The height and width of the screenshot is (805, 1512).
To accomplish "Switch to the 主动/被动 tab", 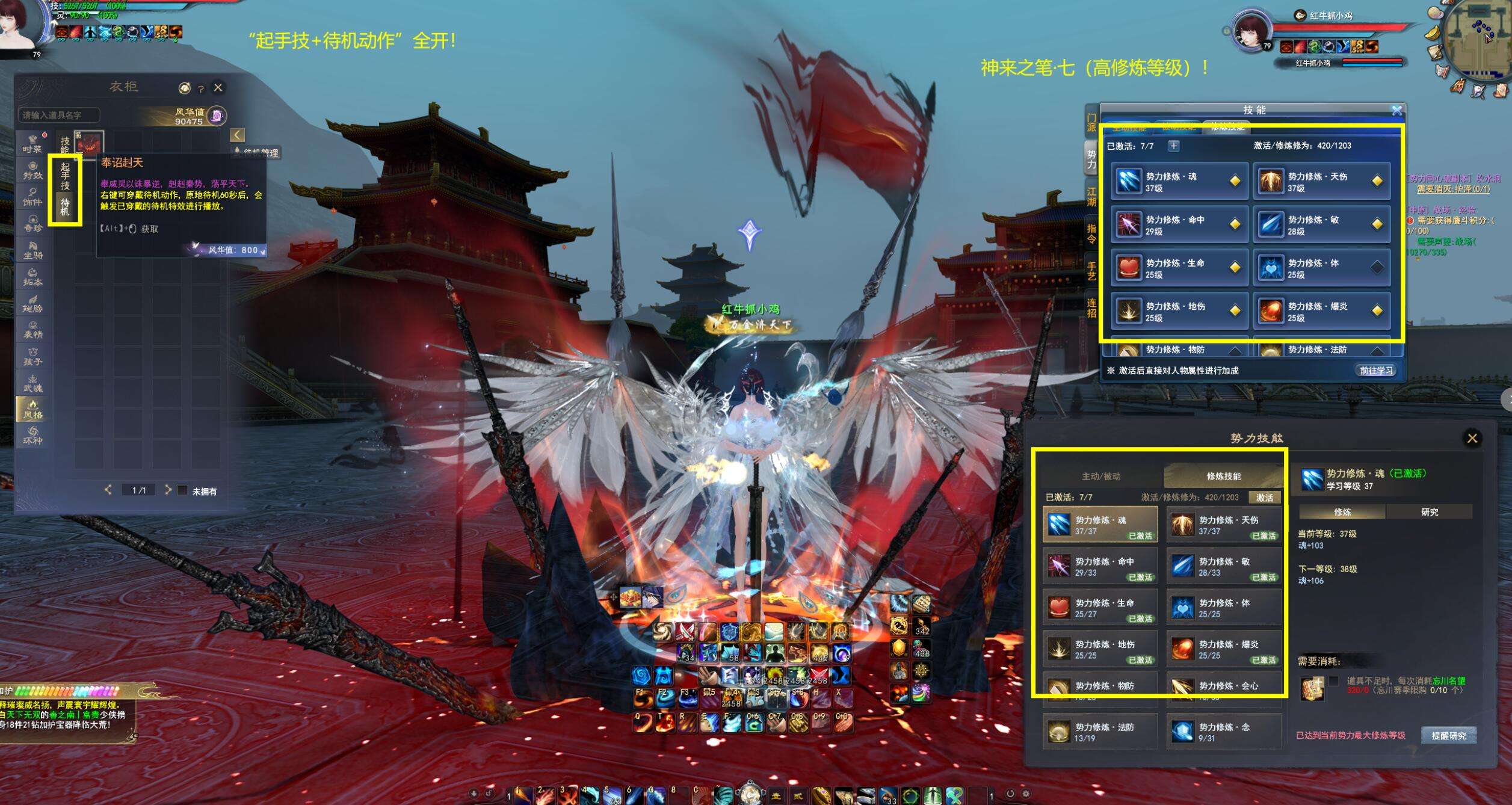I will coord(1101,477).
